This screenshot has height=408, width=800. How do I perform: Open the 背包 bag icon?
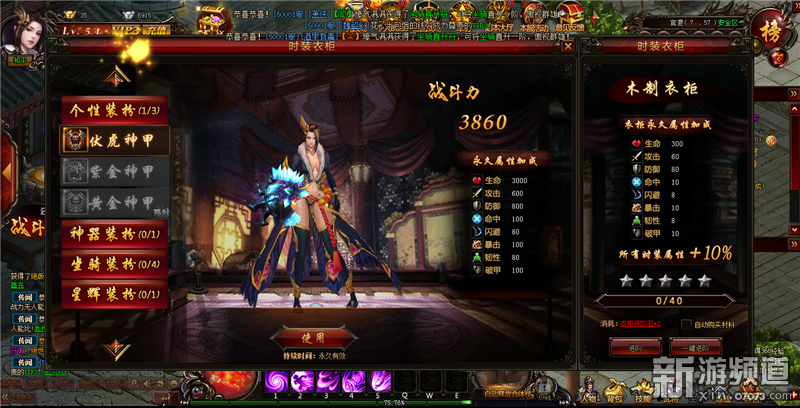click(614, 390)
